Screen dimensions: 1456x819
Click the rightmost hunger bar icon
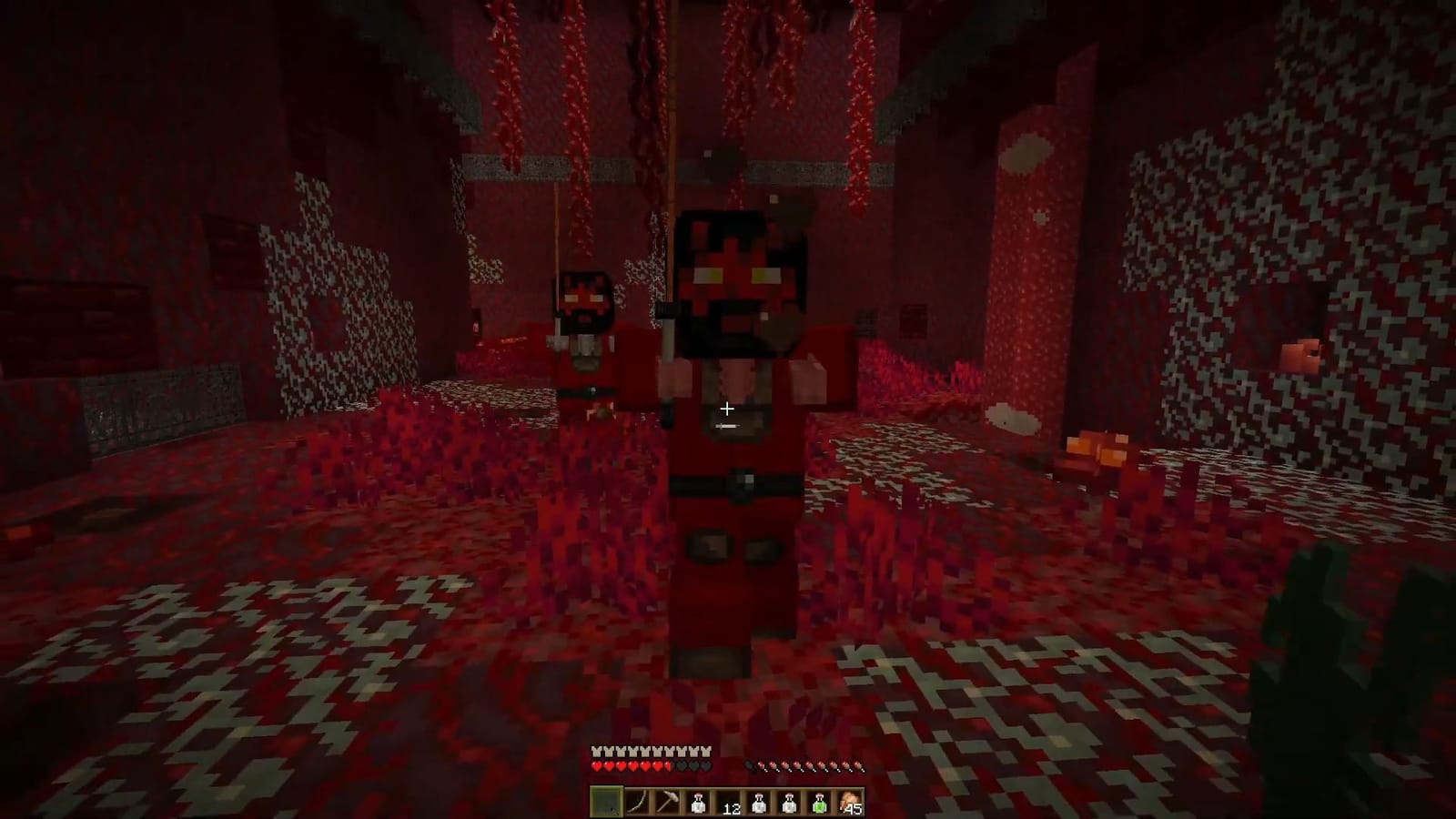pos(861,765)
